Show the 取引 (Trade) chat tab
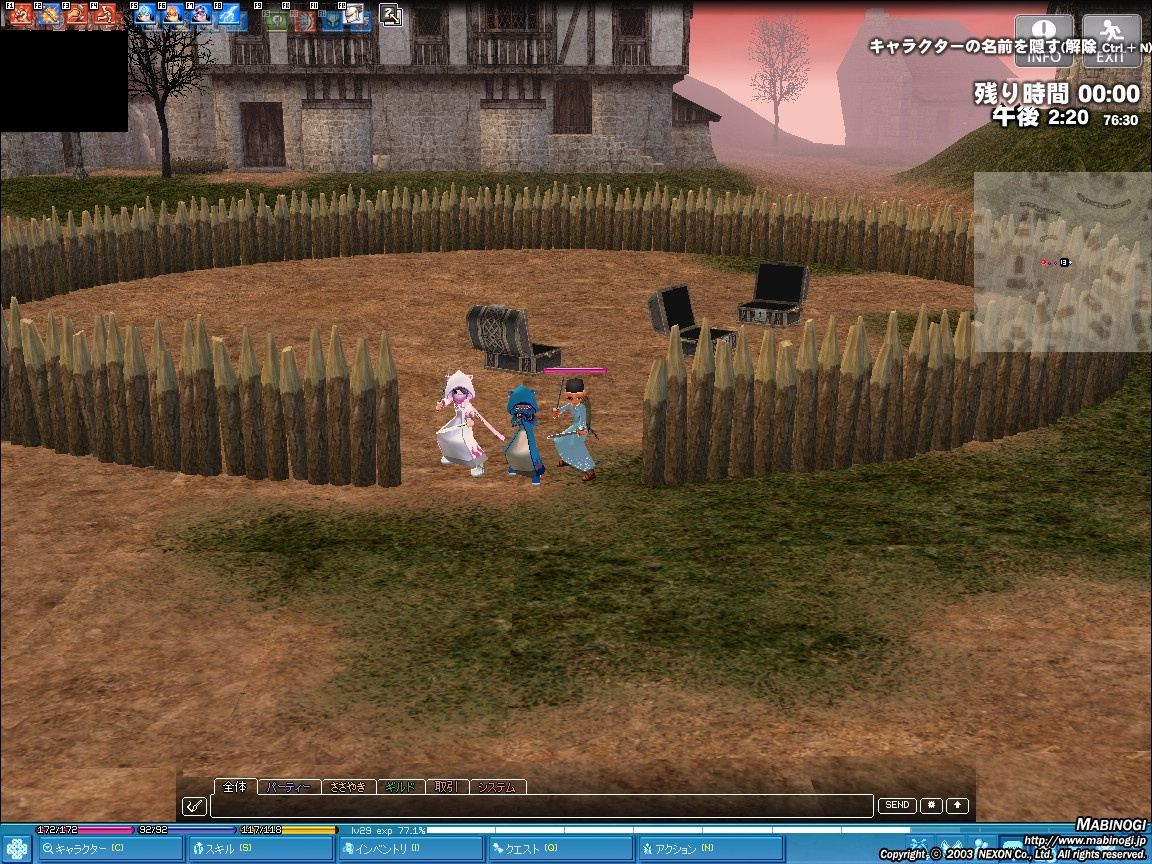The image size is (1152, 864). 446,787
